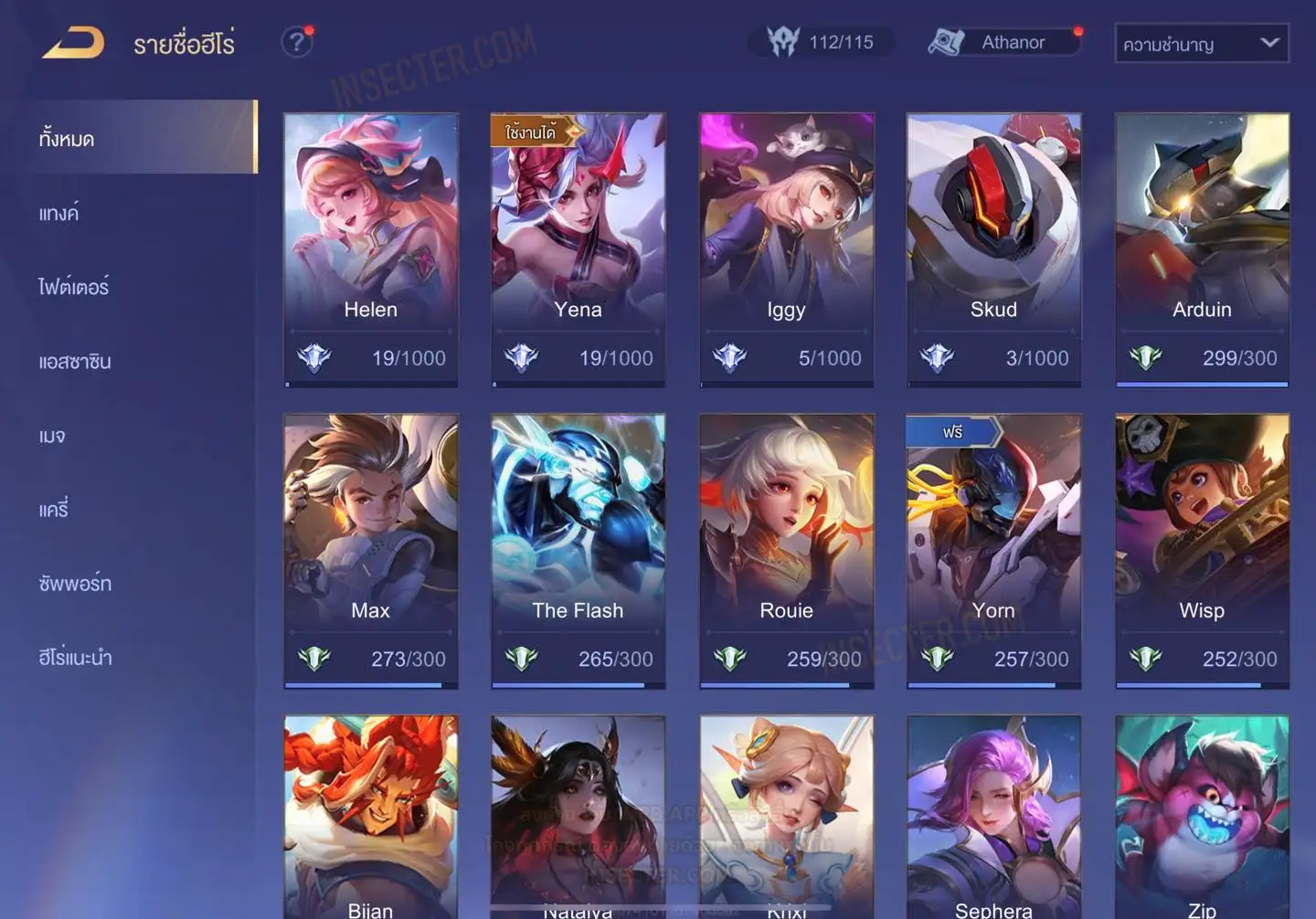1316x919 pixels.
Task: Go back using the arrow button
Action: [73, 43]
